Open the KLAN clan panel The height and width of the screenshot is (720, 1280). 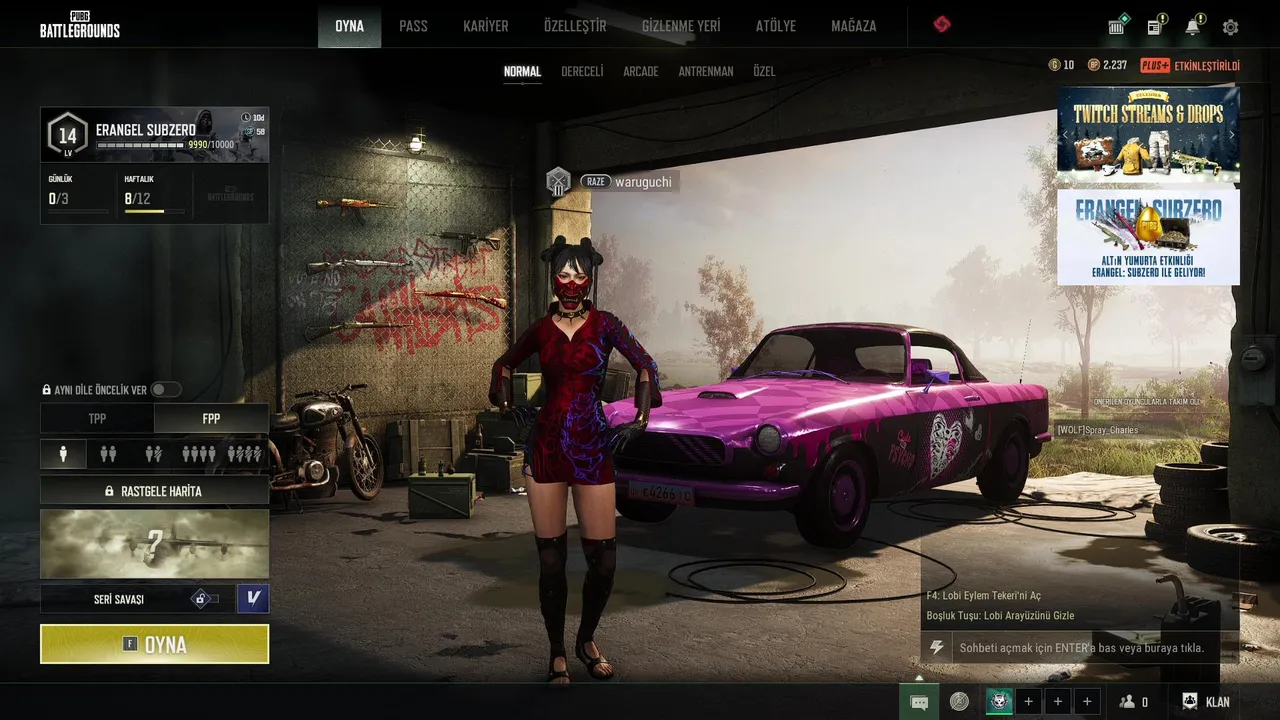click(x=1206, y=702)
